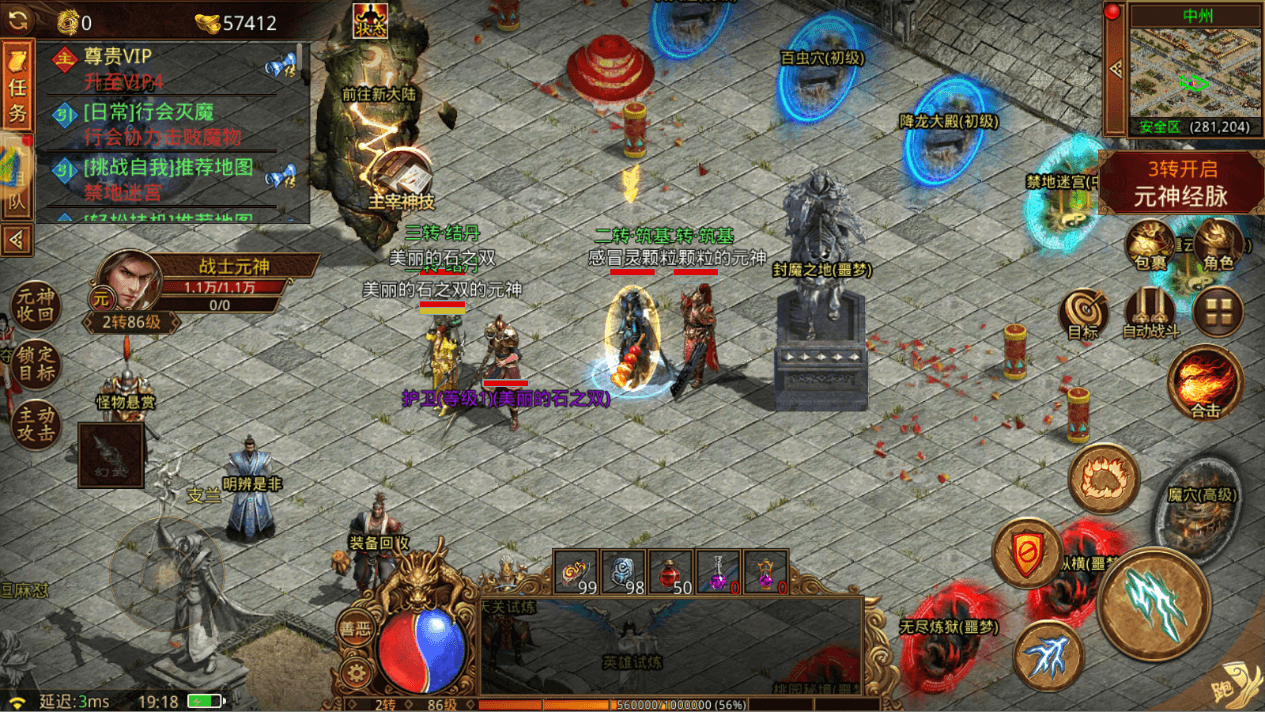This screenshot has height=712, width=1265.
Task: Toggle 自动战斗 auto battle
Action: tap(1150, 314)
